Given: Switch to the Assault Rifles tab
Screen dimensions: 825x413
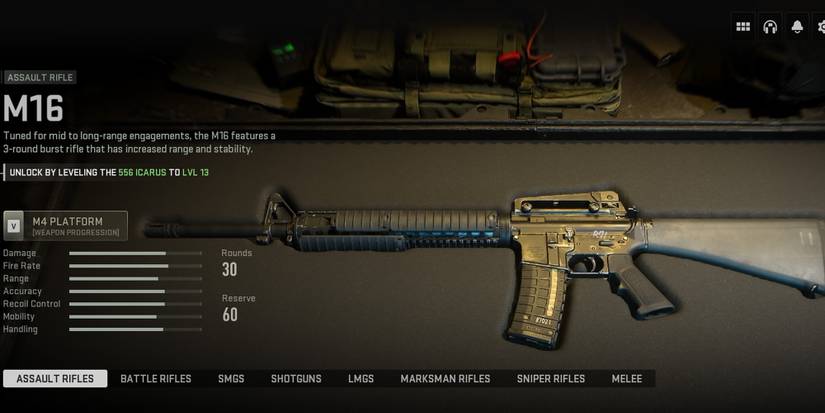Looking at the screenshot, I should point(55,379).
